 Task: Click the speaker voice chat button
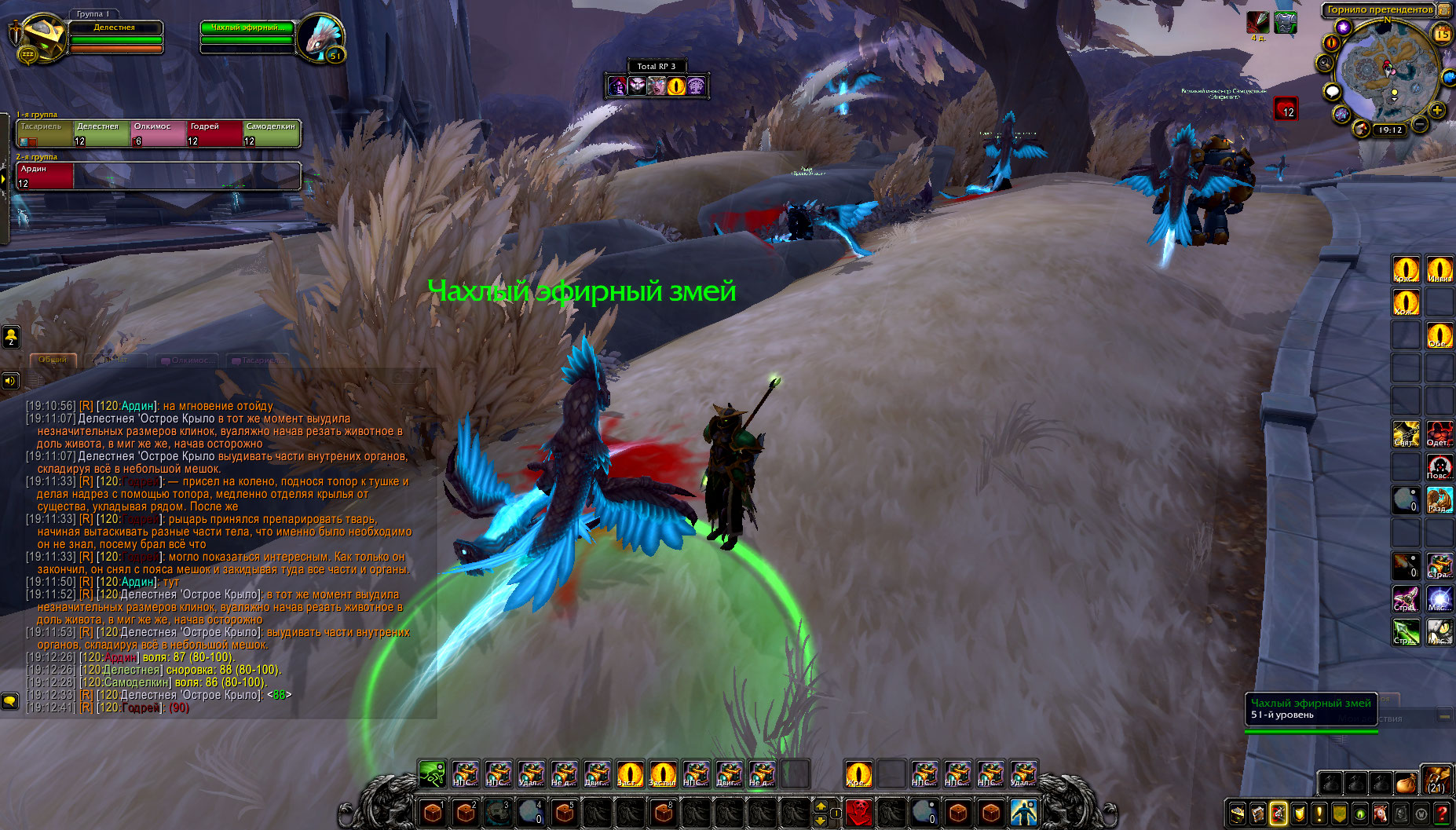(x=10, y=381)
